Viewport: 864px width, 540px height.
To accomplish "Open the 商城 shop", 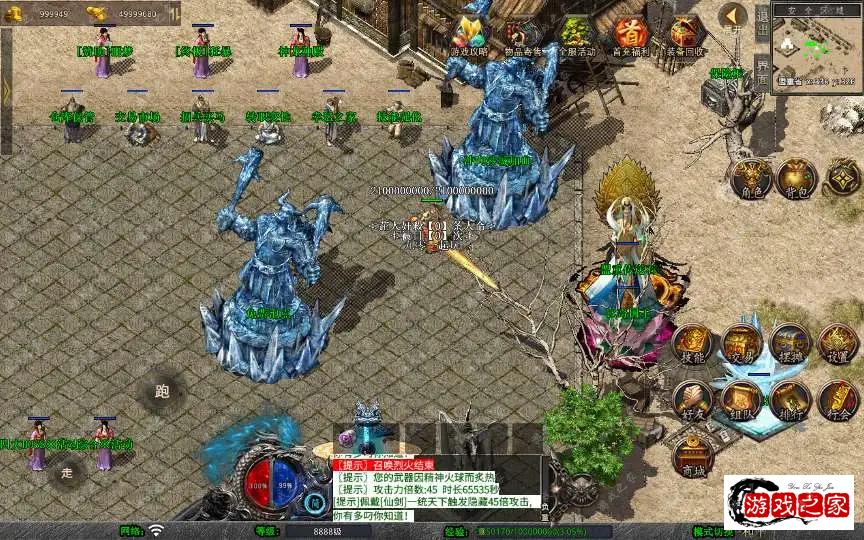I will [693, 455].
